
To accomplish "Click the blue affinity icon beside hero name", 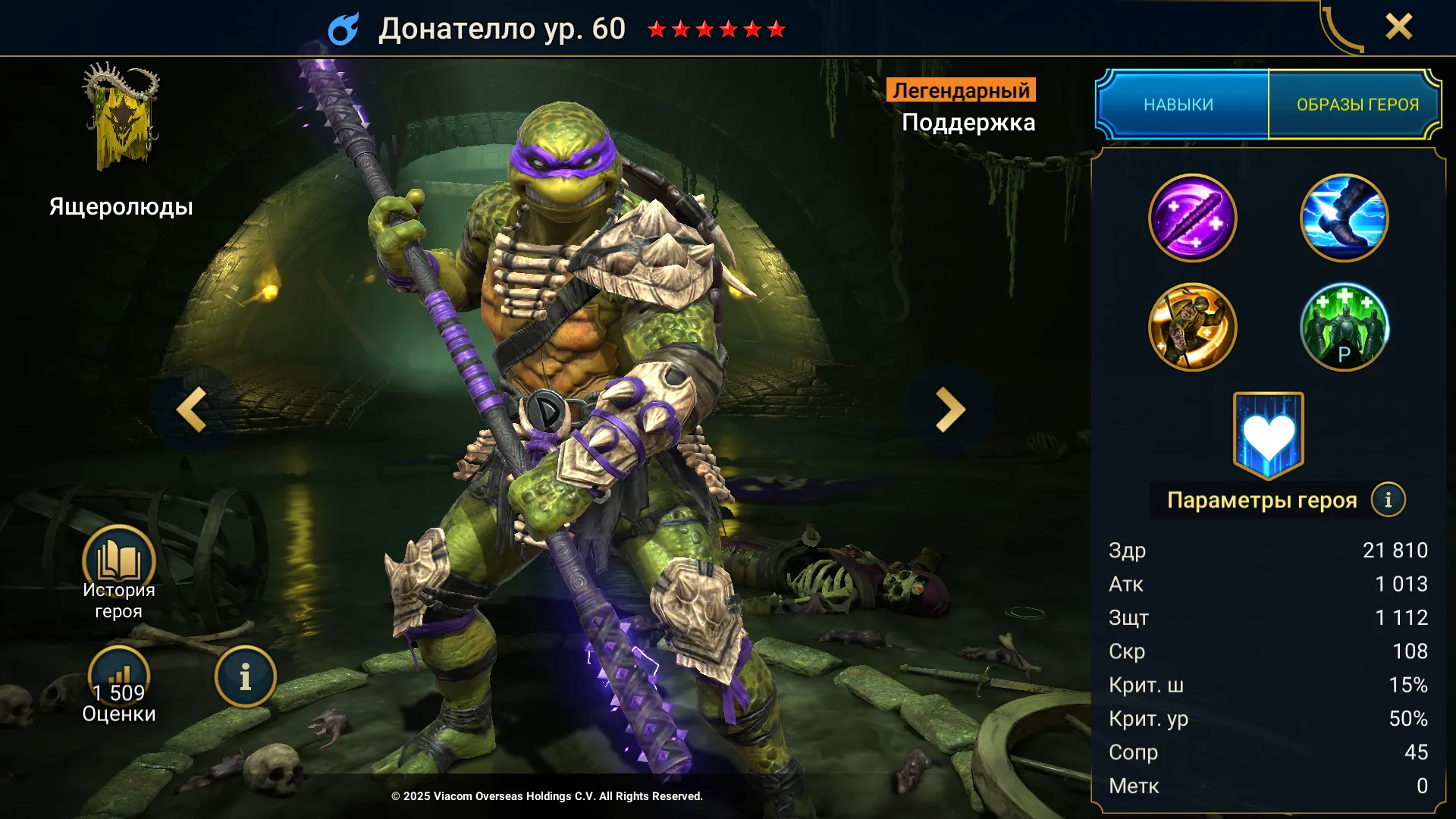I will [x=344, y=30].
